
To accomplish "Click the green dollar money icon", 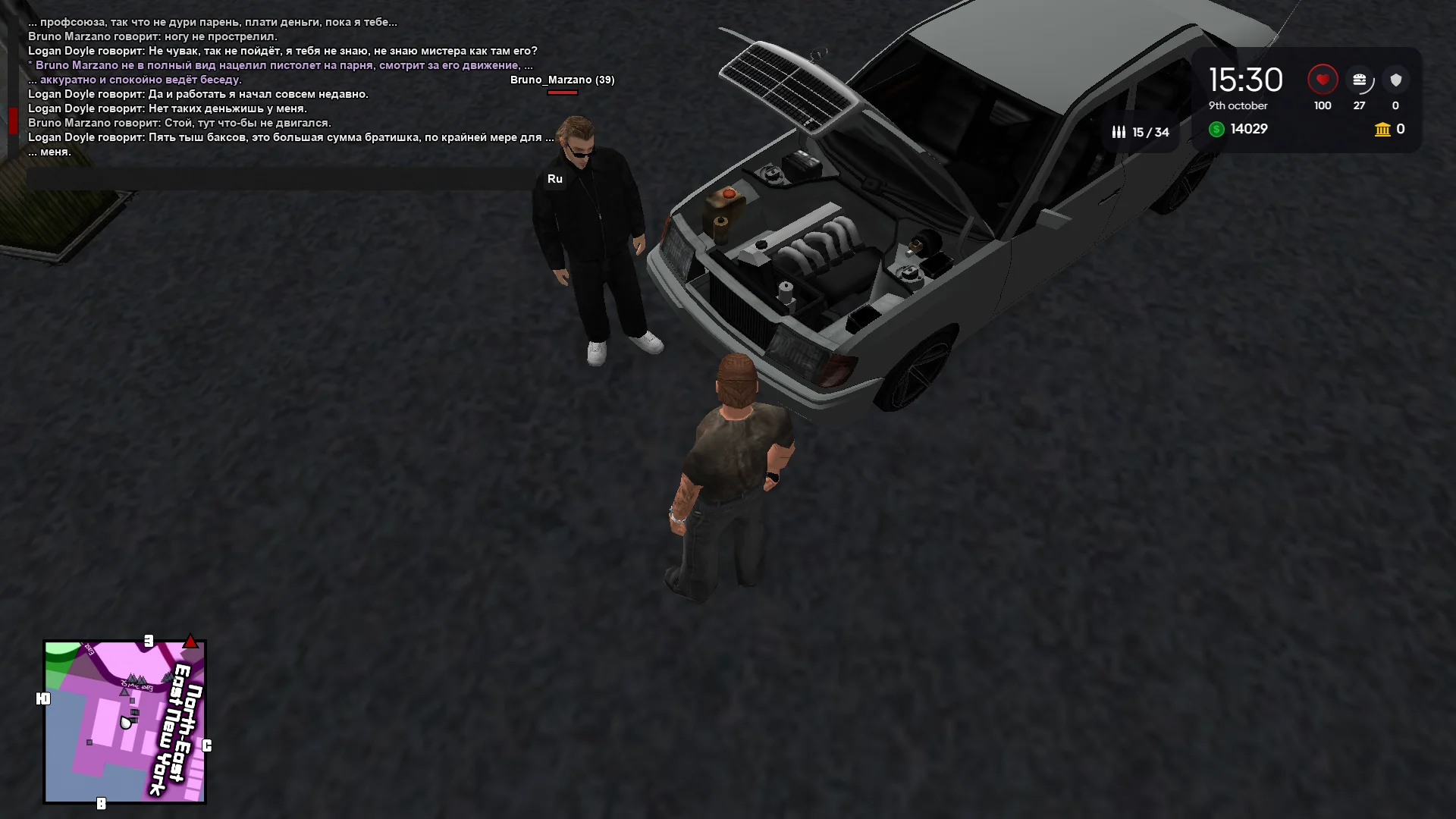I will point(1216,130).
